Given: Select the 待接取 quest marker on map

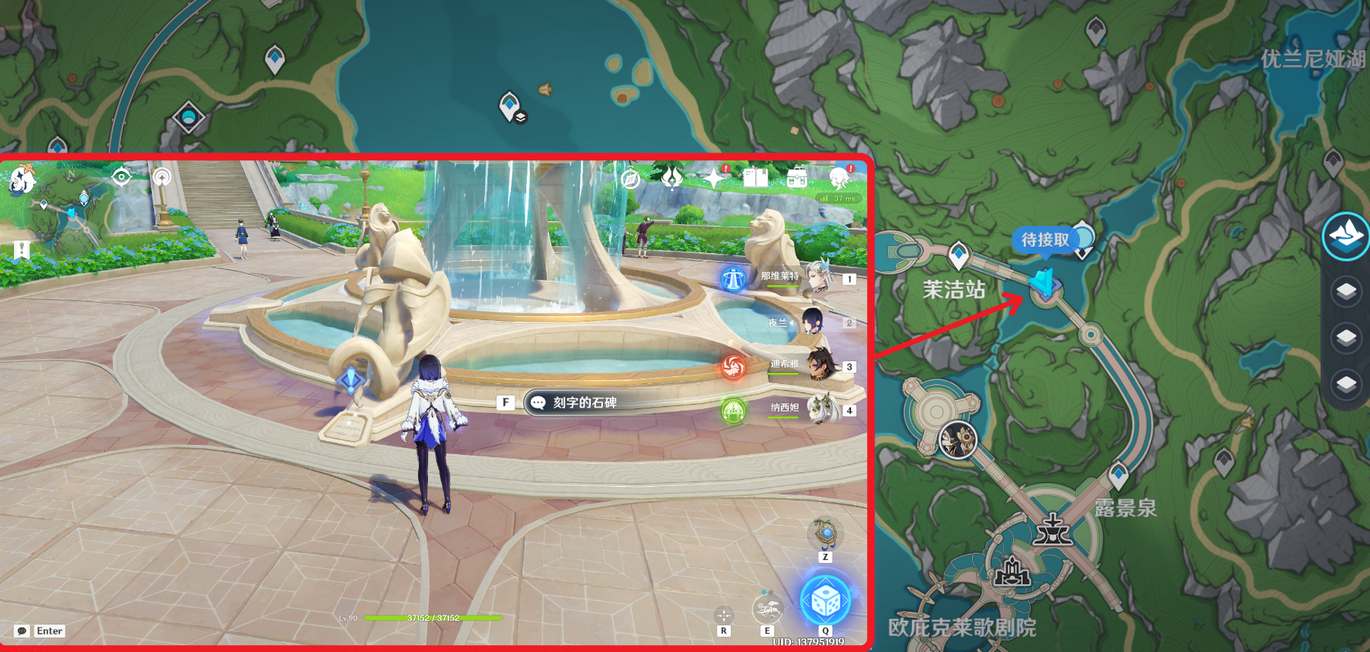Looking at the screenshot, I should (1045, 284).
